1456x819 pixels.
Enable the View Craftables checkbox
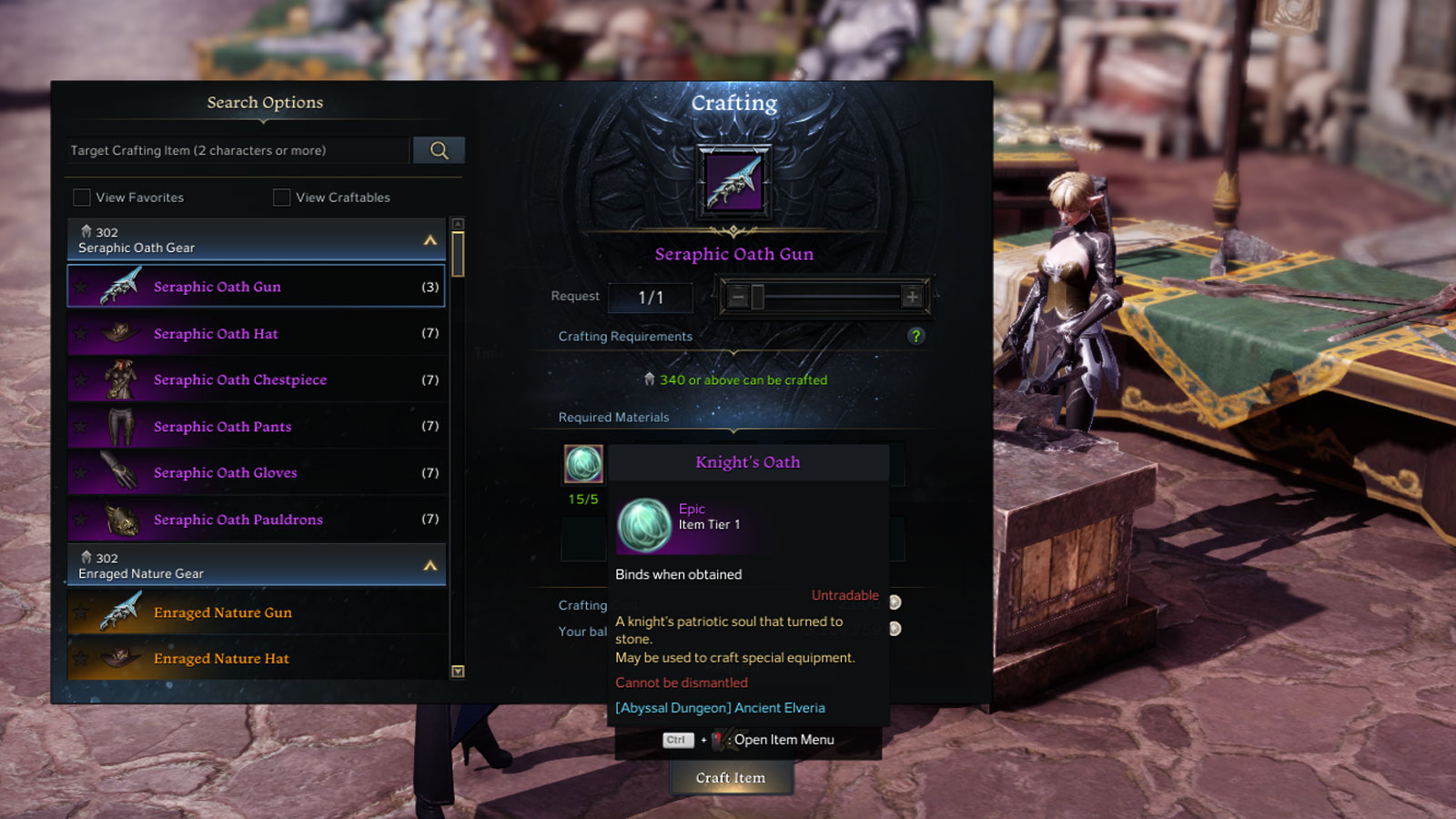click(x=281, y=197)
